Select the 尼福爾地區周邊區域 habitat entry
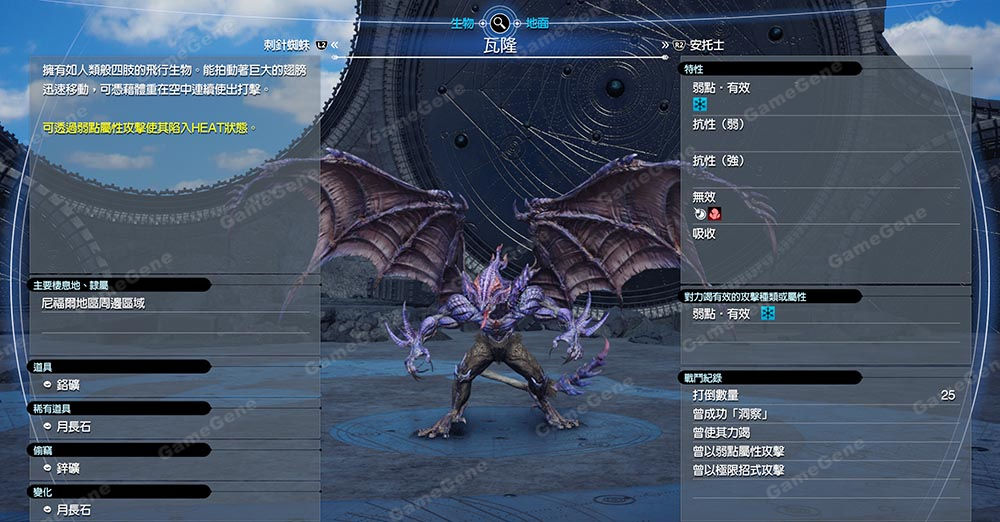1000x522 pixels. 93,303
